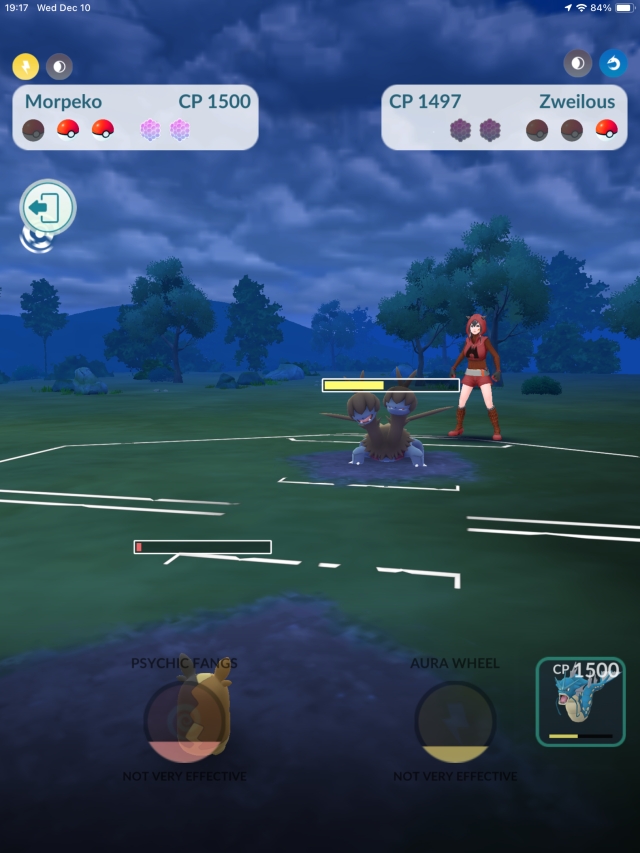The image size is (640, 853).
Task: Leave the battle with the exit button
Action: pos(48,209)
